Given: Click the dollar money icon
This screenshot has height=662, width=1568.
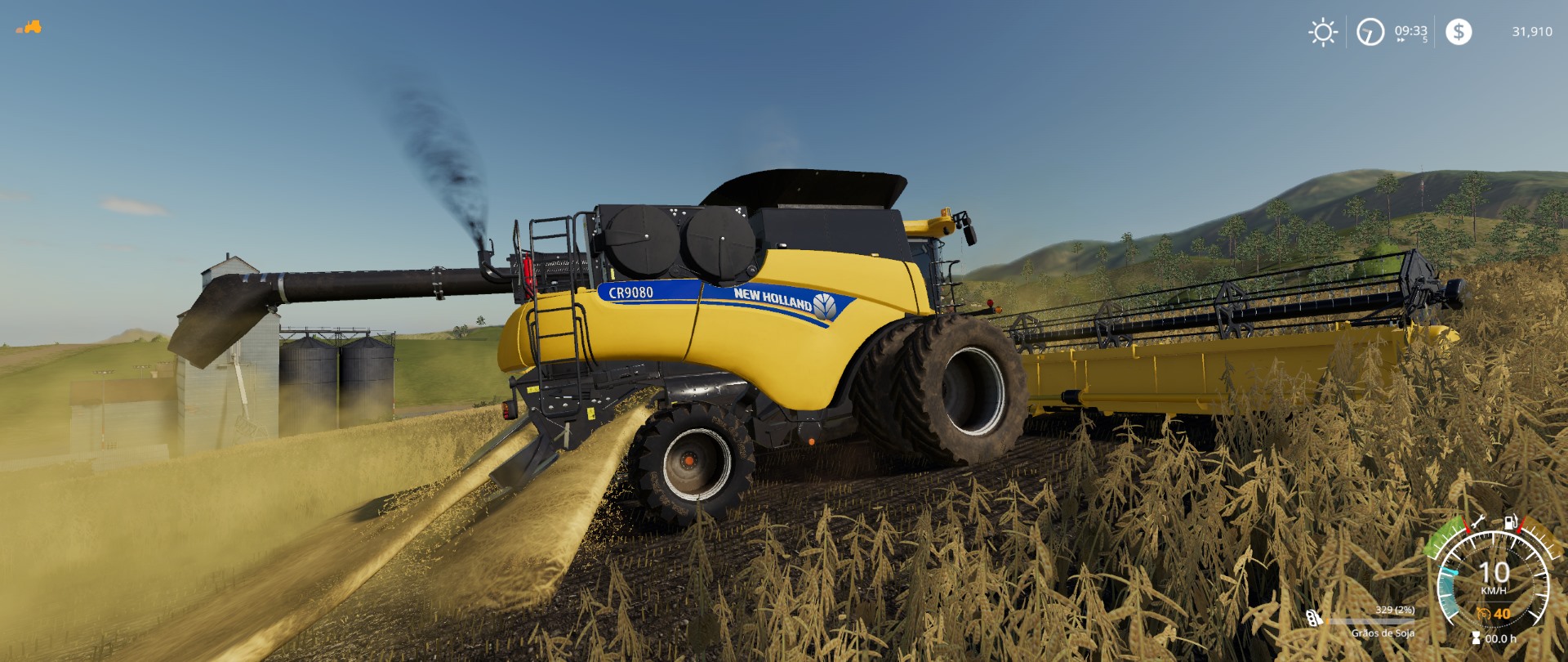Looking at the screenshot, I should 1459,32.
